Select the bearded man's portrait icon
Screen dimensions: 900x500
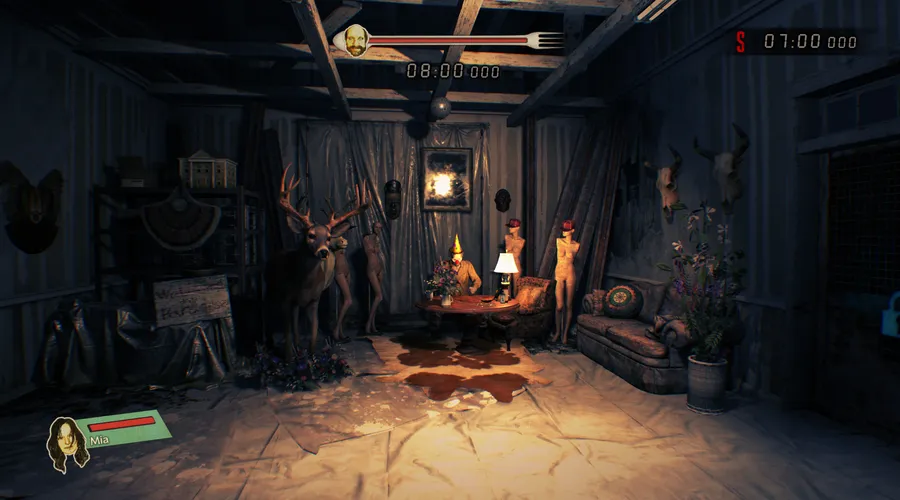[351, 41]
